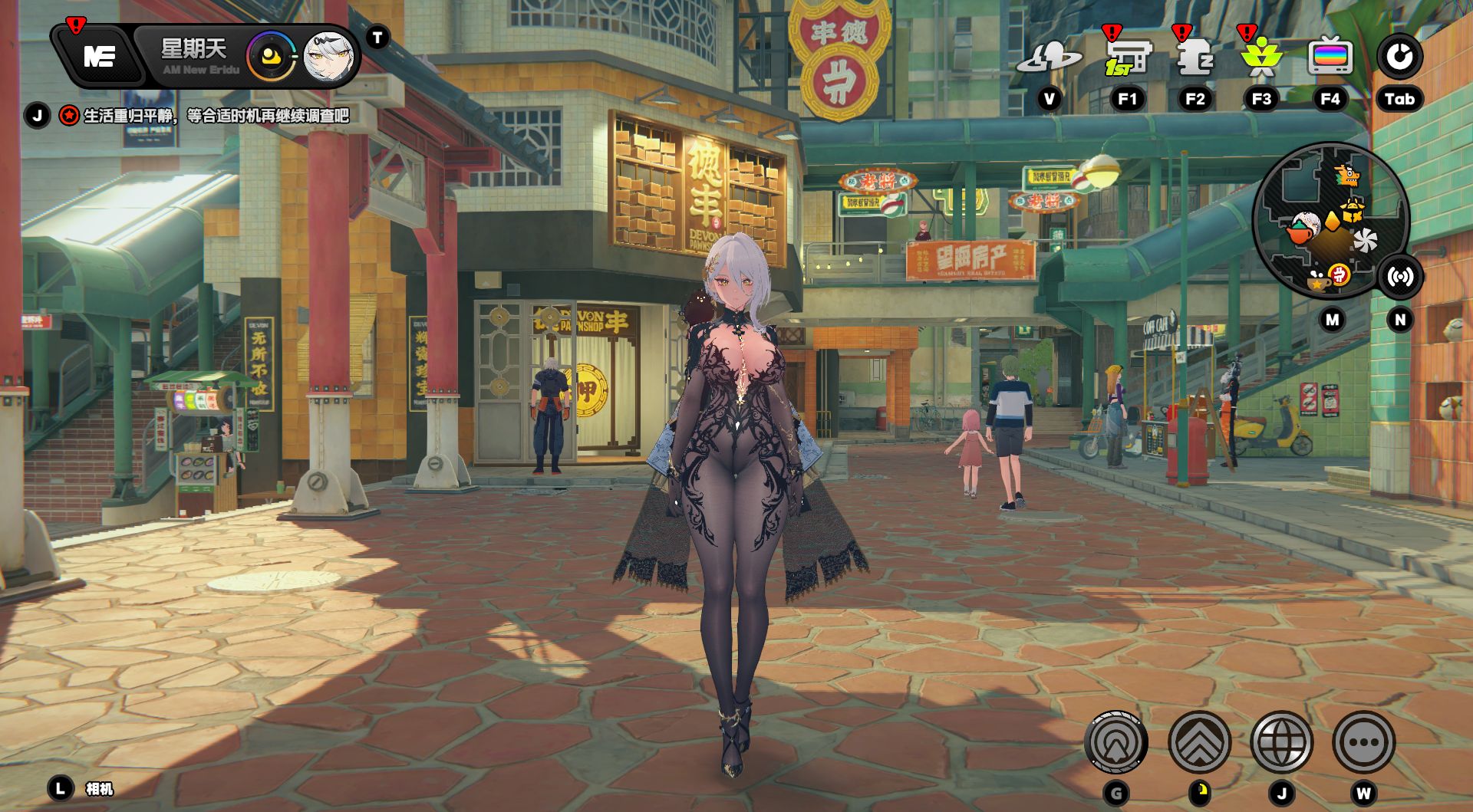Open the time-of-day clock dial
The image size is (1473, 812).
[x=271, y=57]
